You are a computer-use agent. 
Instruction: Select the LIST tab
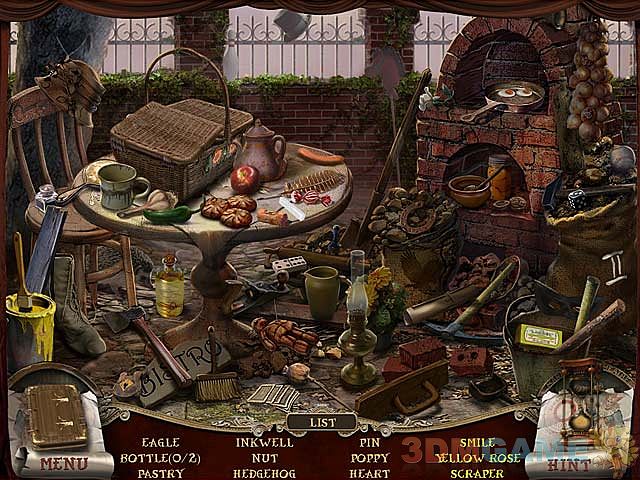coord(322,422)
